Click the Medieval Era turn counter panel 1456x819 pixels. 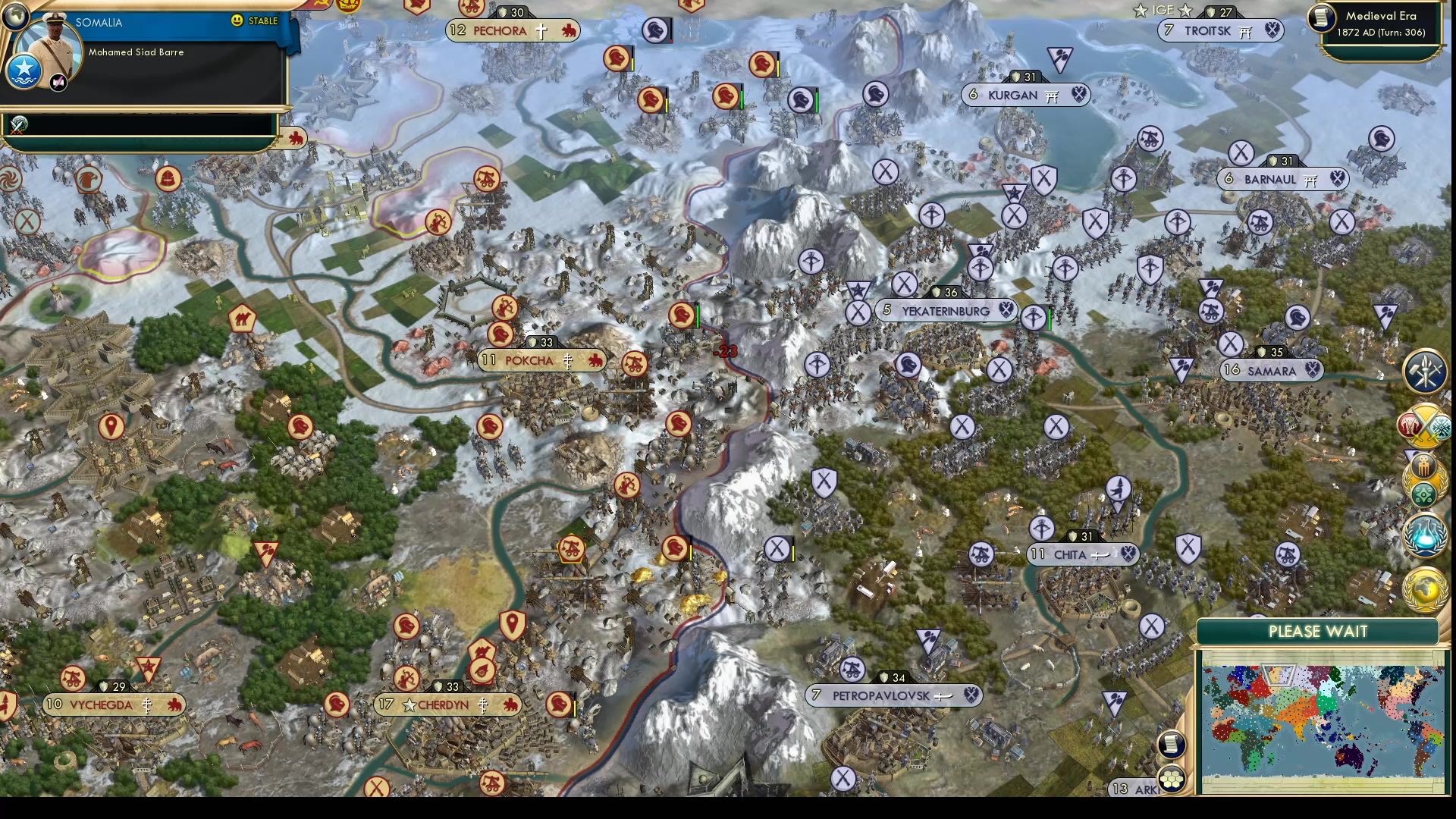(x=1380, y=24)
